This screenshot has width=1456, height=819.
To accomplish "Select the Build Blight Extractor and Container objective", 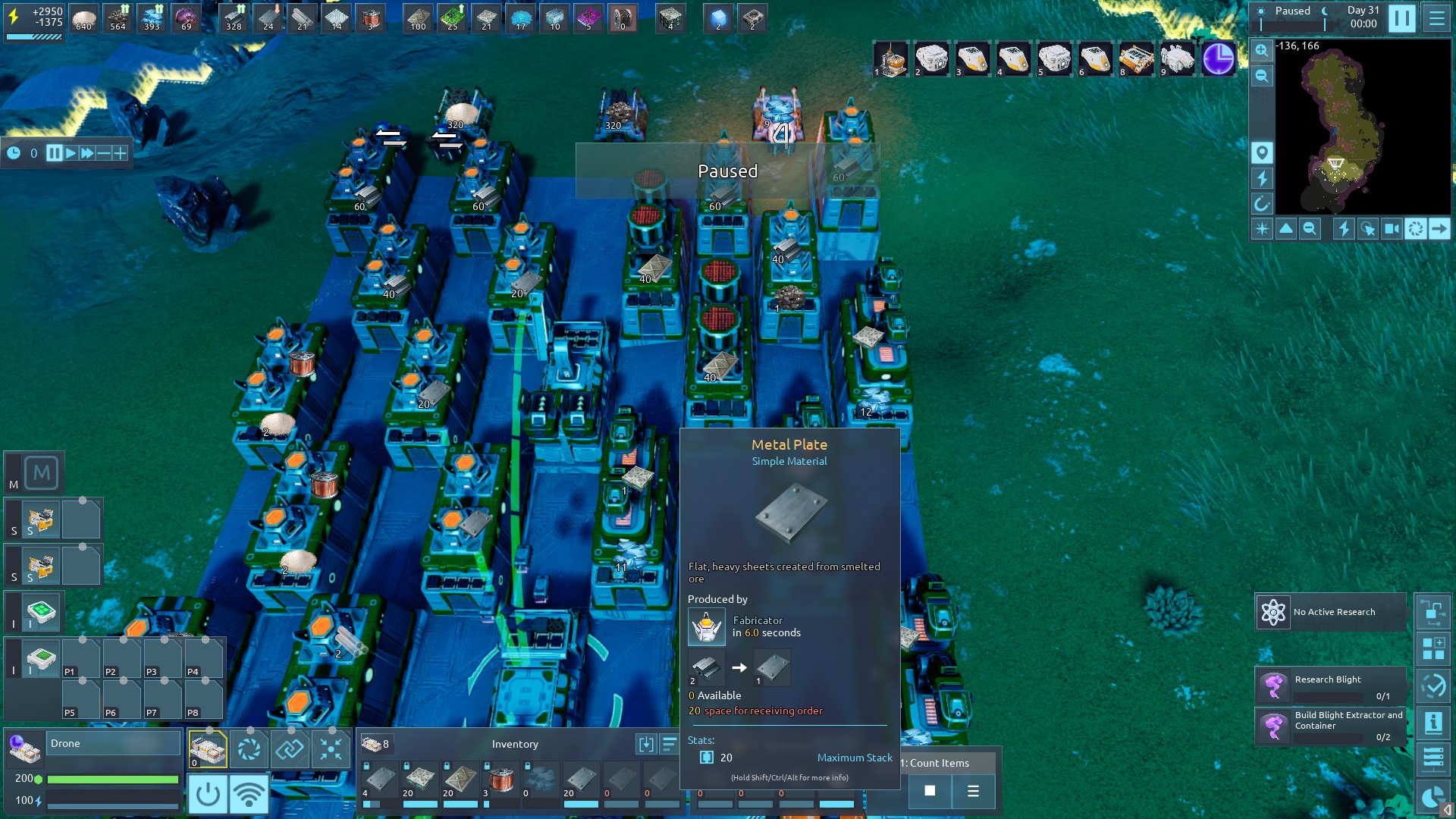I will pos(1330,726).
